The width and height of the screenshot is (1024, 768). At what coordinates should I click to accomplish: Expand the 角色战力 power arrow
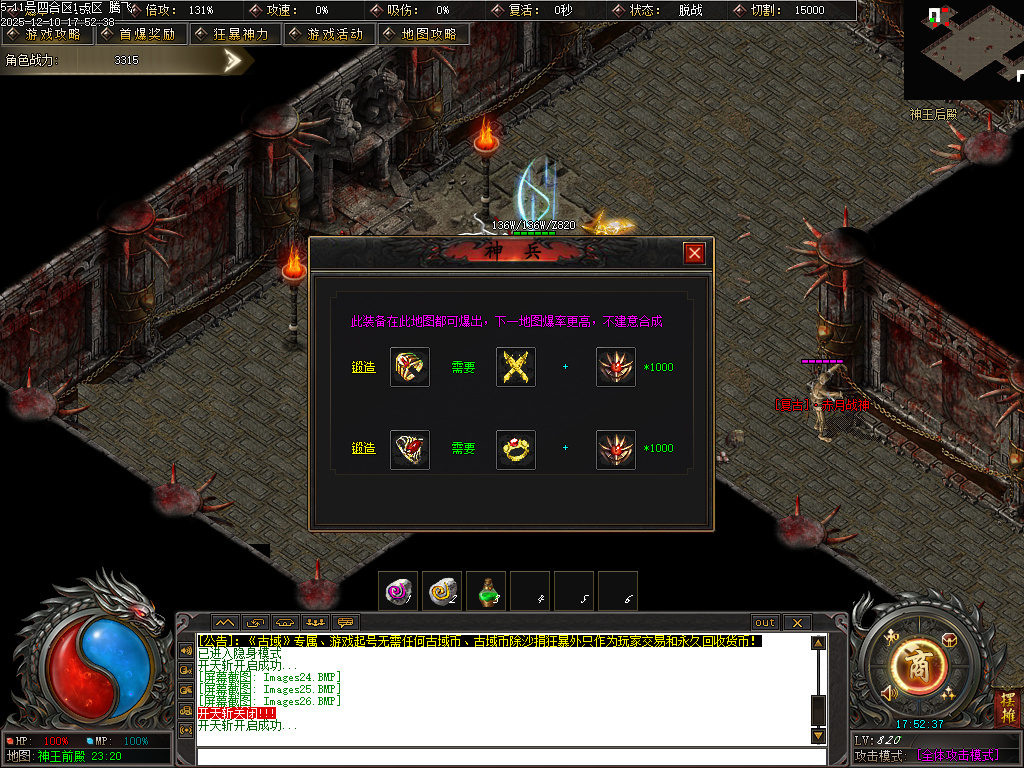(233, 61)
